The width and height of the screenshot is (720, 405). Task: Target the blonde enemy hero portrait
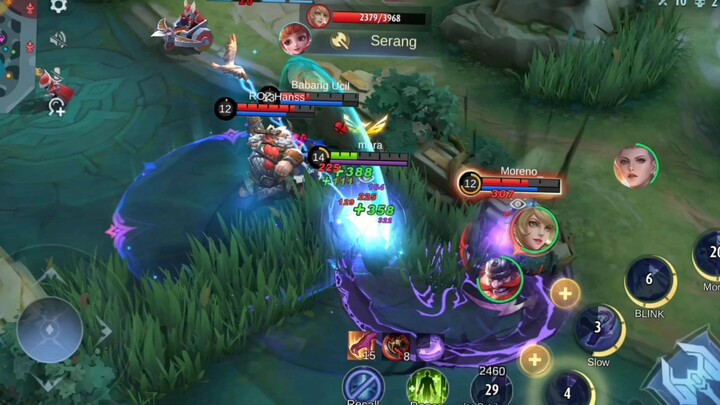pos(534,230)
